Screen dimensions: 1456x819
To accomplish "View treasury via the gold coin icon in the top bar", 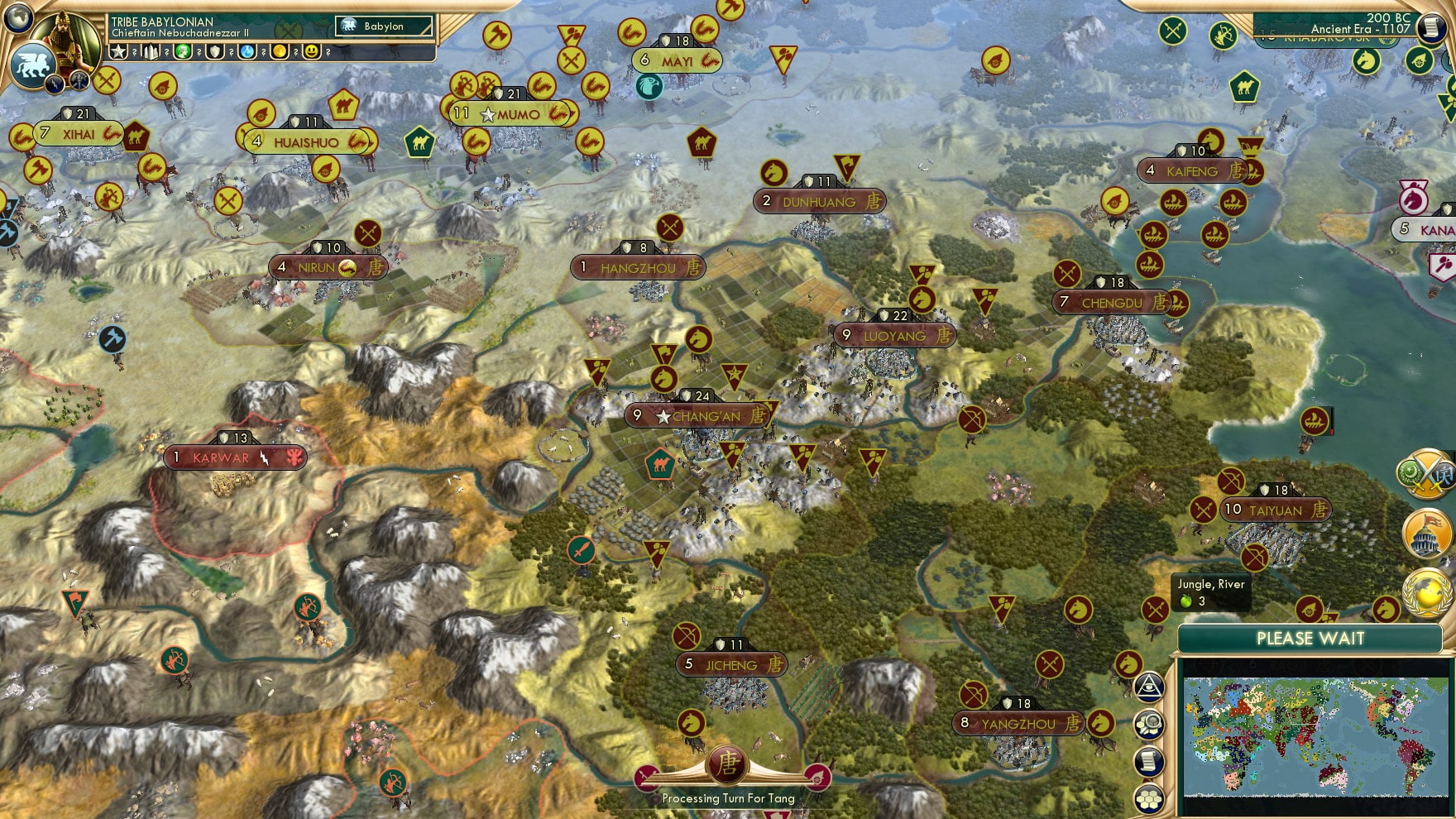I will (x=280, y=52).
